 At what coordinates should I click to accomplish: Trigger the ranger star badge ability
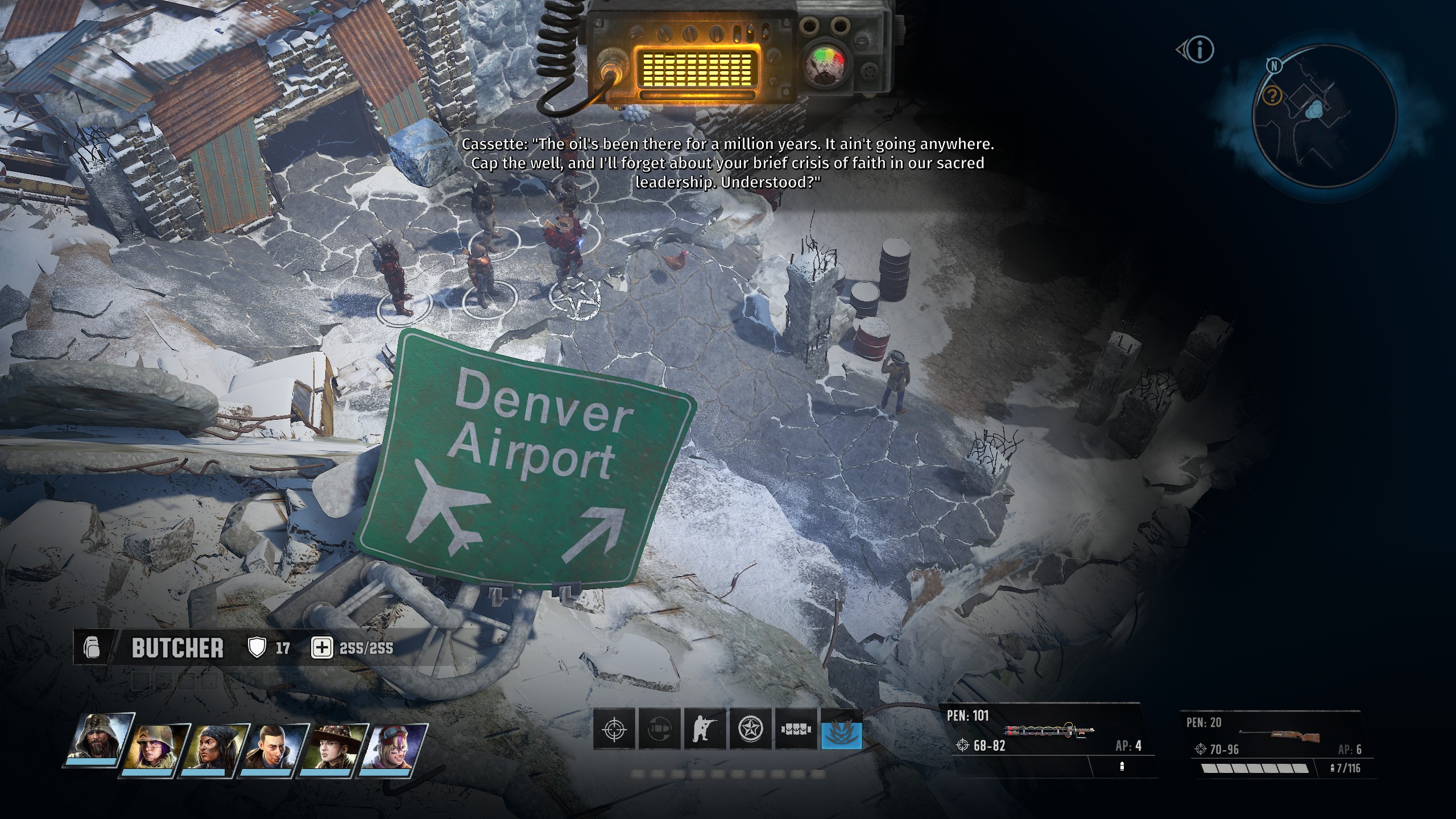751,729
